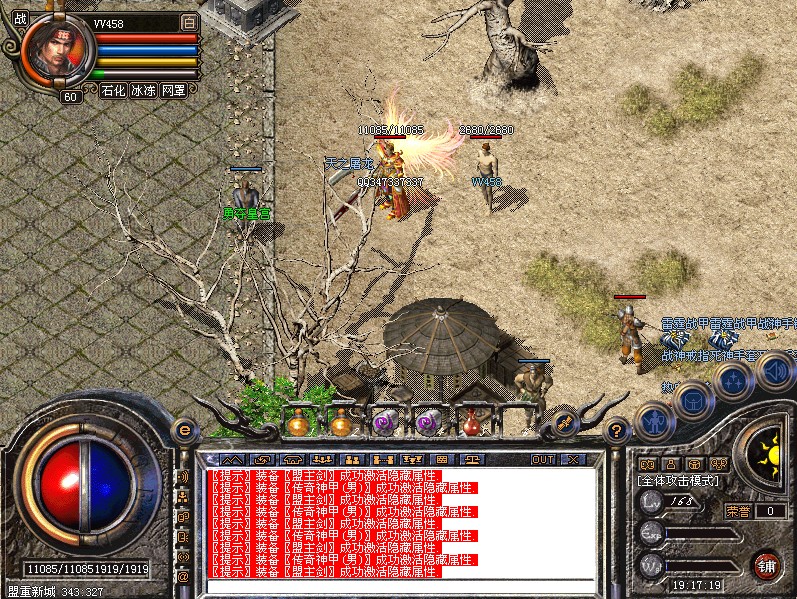
Task: Click the @ chat channel button
Action: click(x=183, y=576)
